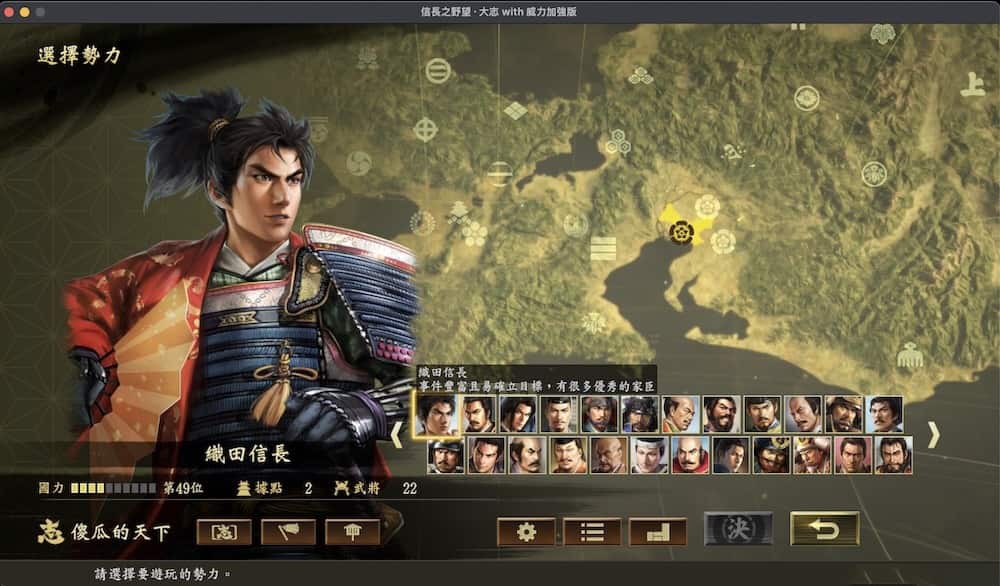This screenshot has width=1000, height=586.
Task: Open the gear settings button
Action: [526, 532]
